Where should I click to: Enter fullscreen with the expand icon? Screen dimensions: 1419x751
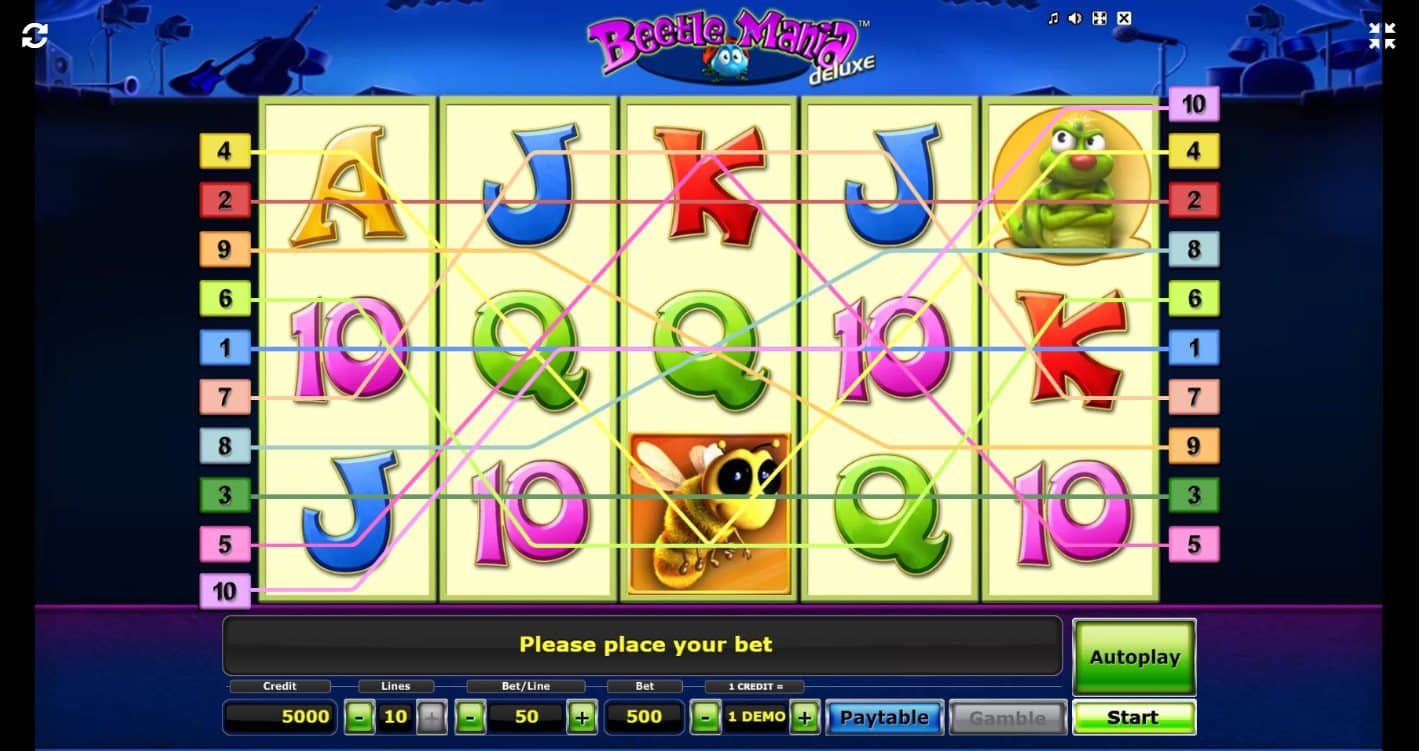tap(1099, 18)
